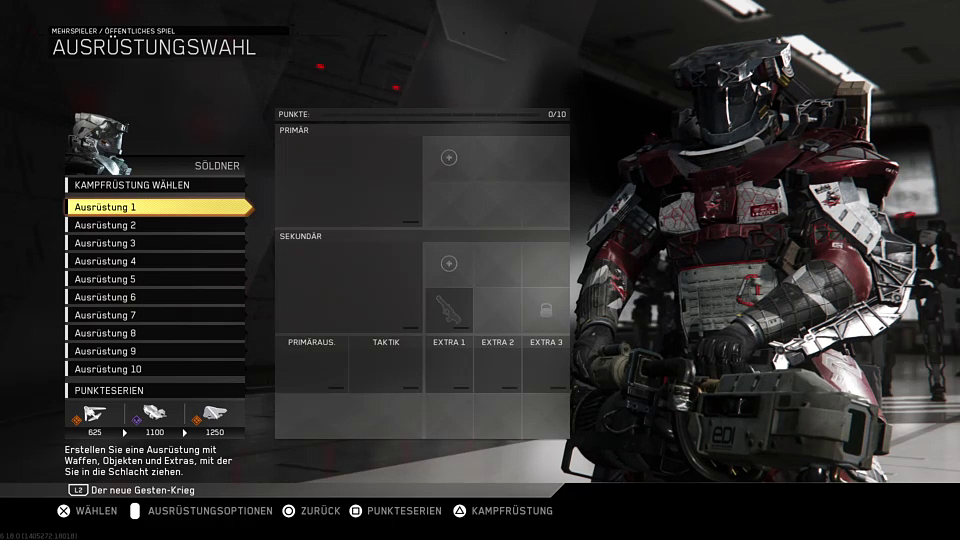Select the Taktik equipment slot

386,368
